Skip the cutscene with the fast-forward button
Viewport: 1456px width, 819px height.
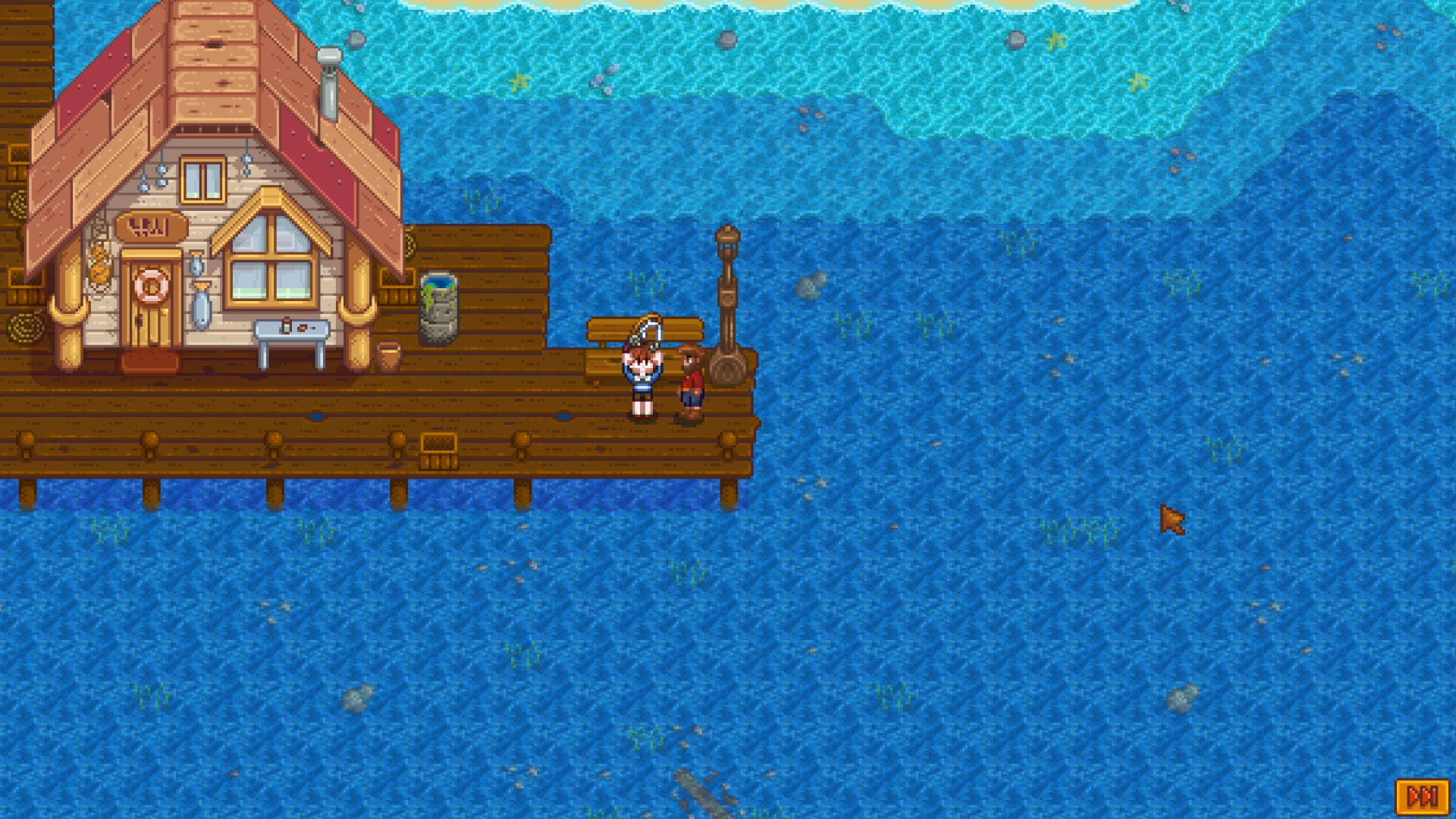point(1422,797)
